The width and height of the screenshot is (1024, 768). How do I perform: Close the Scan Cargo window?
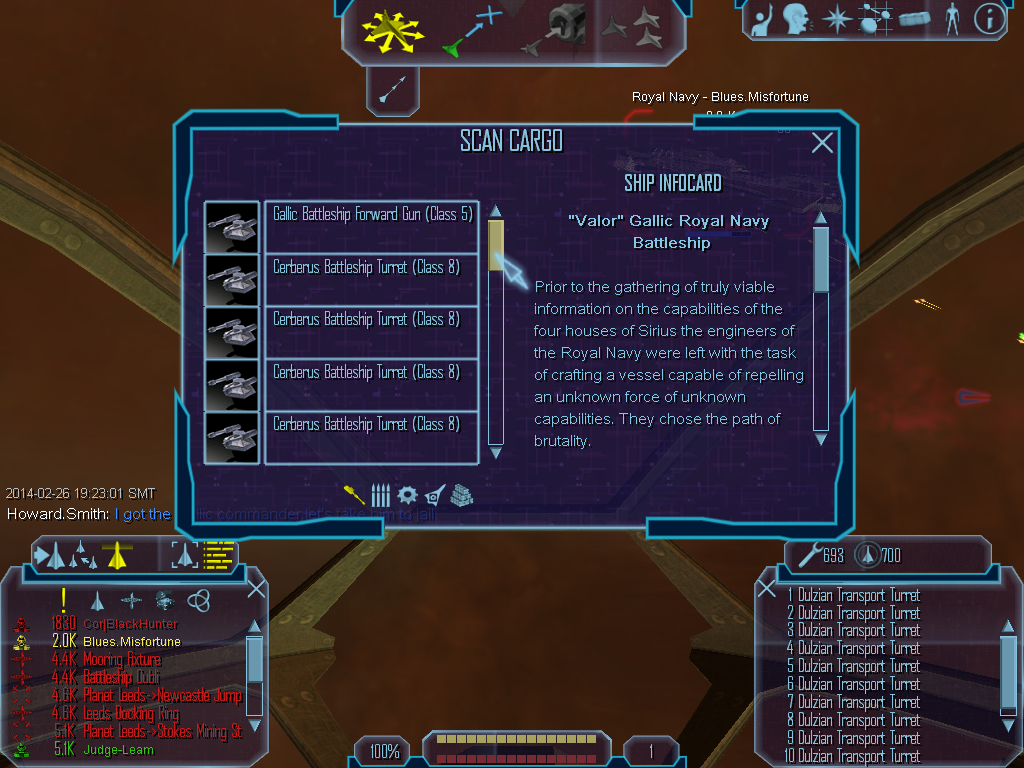[822, 143]
